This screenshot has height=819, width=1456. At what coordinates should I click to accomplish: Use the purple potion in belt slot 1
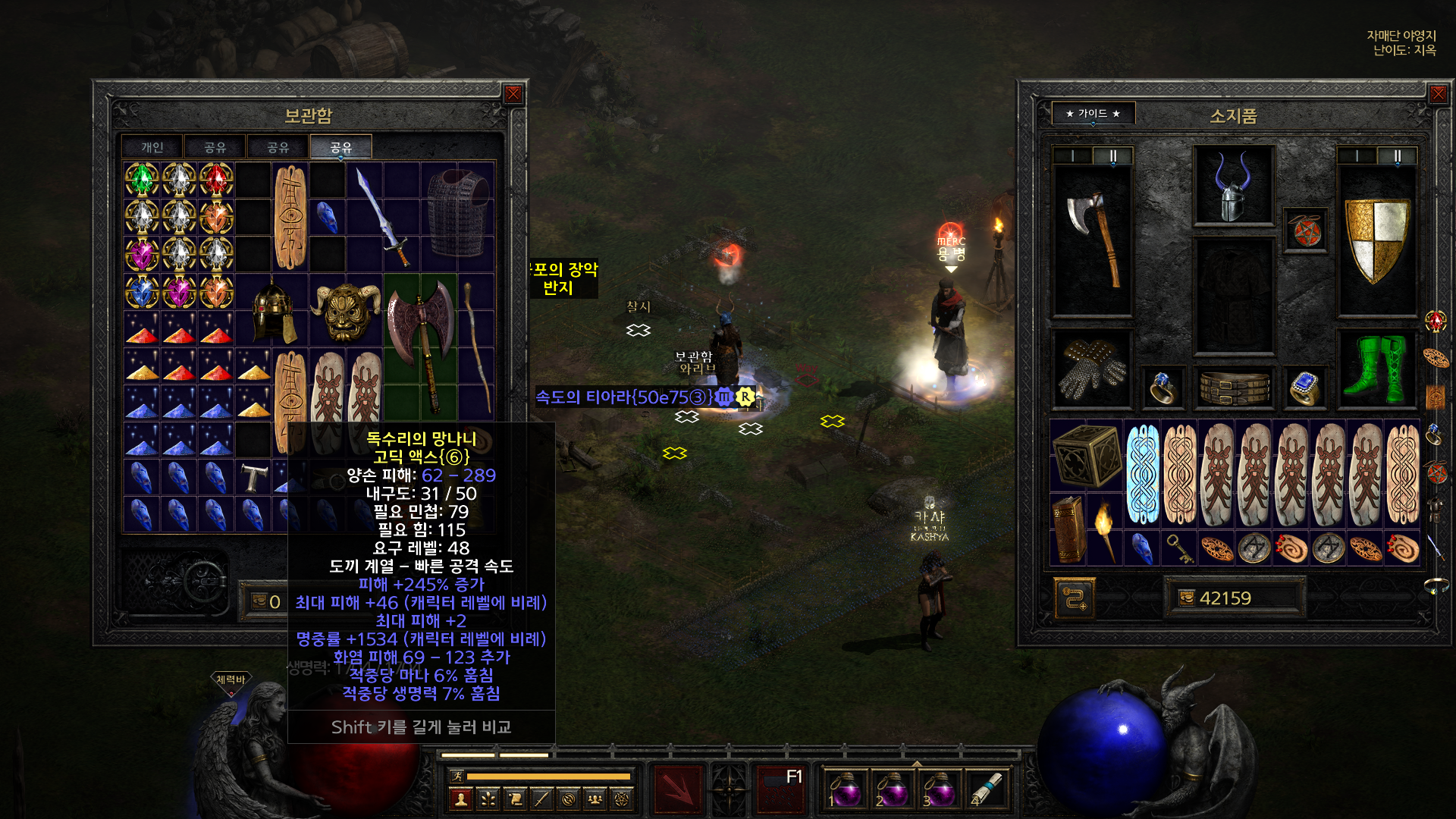tap(845, 789)
